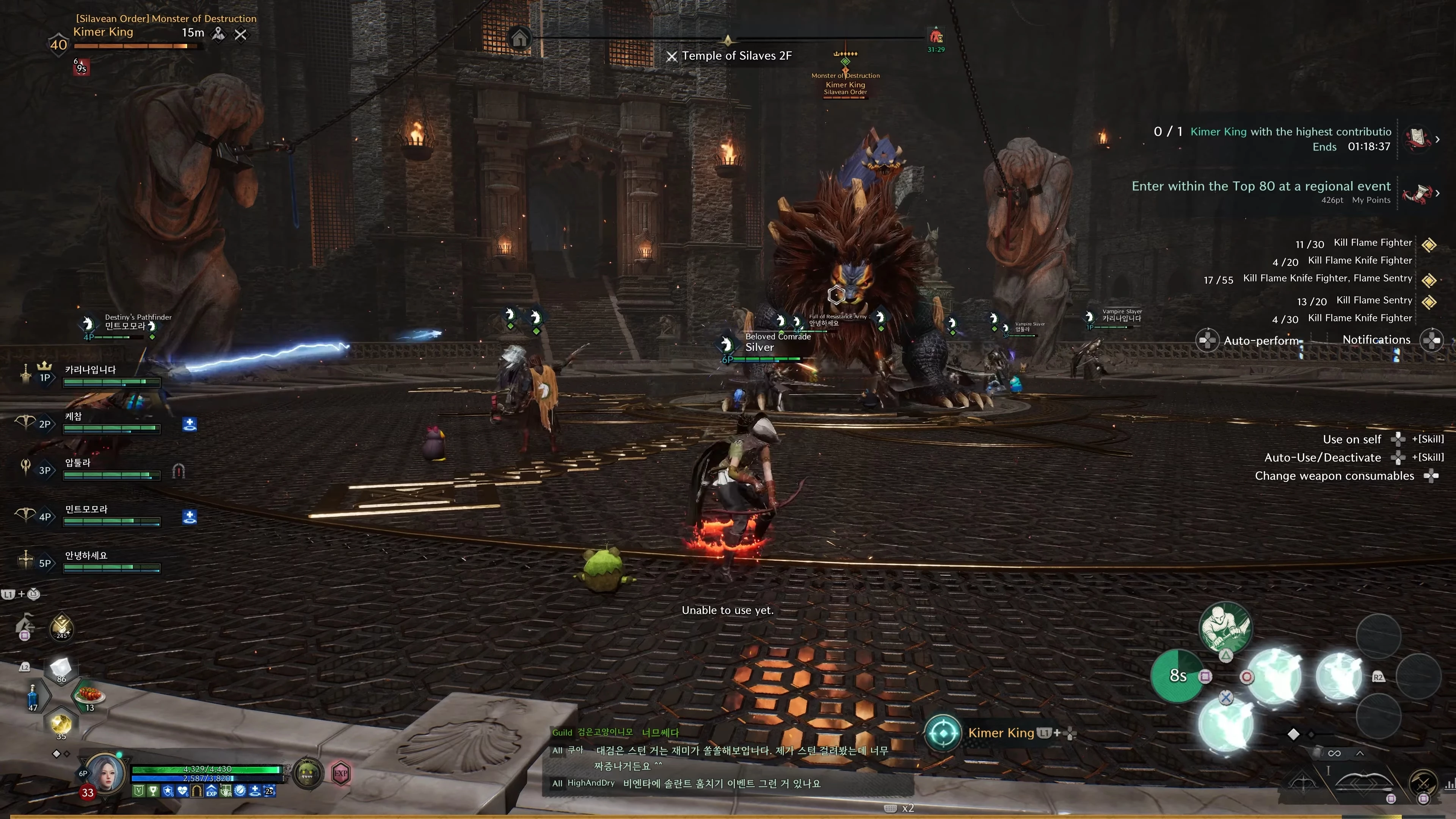The image size is (1456, 819).
Task: Use the yellow gem consumable
Action: pos(61,724)
